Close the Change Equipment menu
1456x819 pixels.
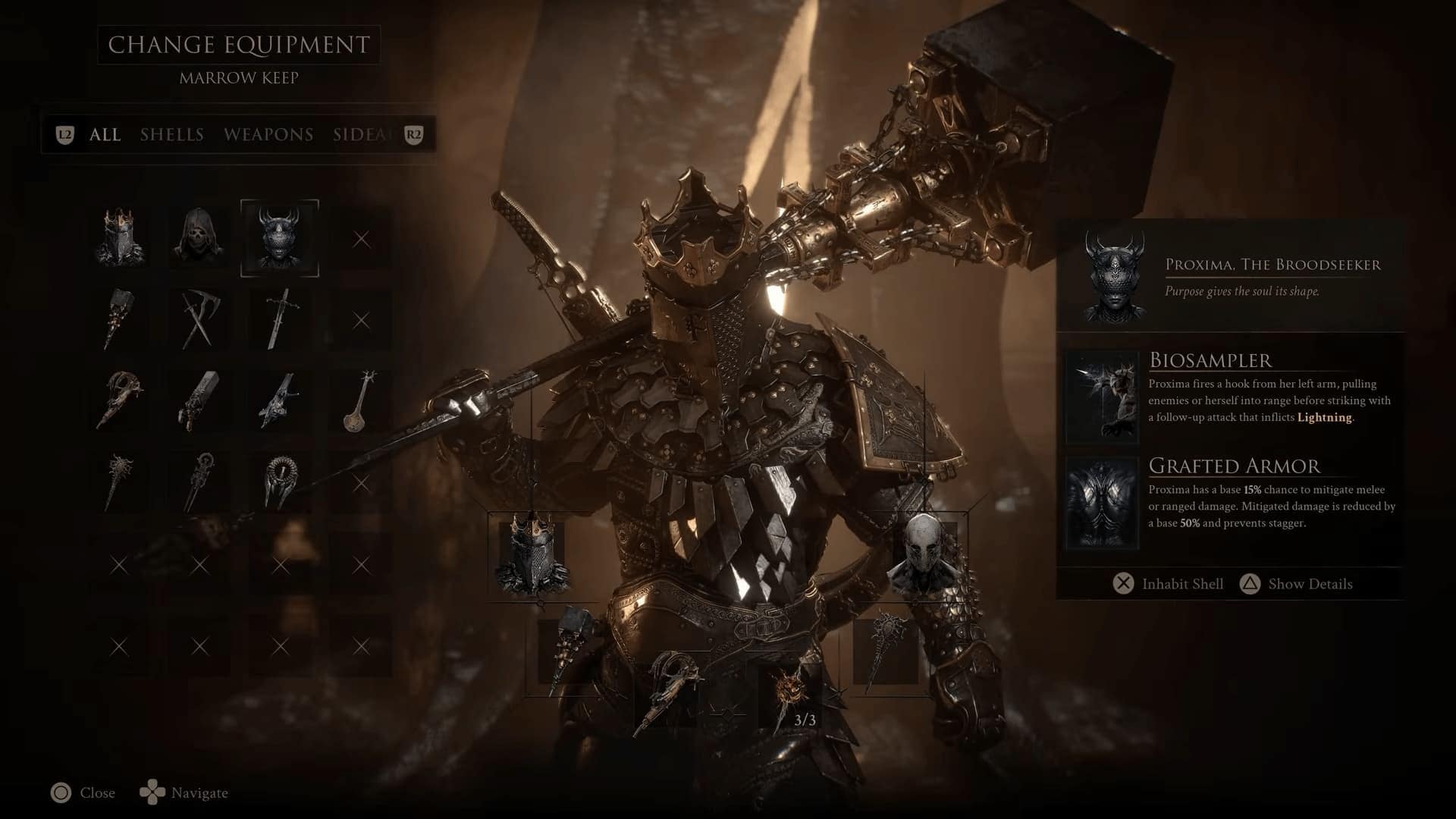click(83, 793)
